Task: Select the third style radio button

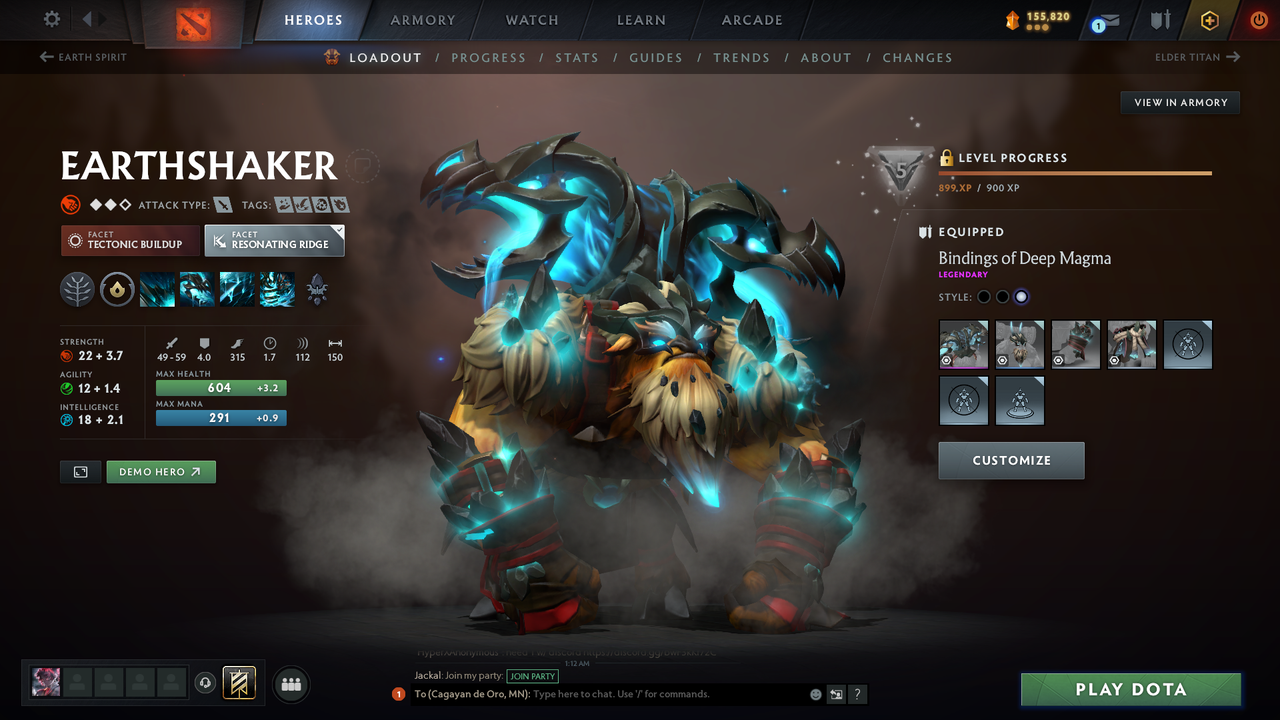Action: coord(1021,296)
